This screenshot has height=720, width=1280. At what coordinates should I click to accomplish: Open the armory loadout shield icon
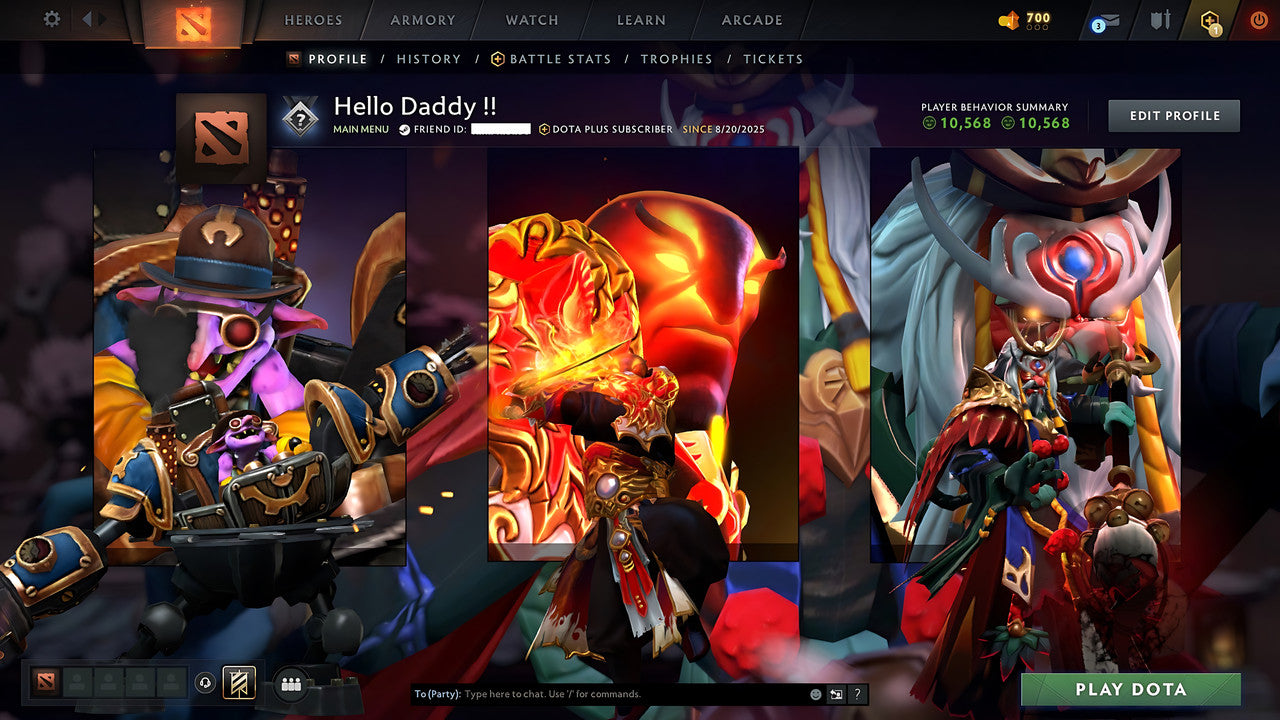(x=1160, y=18)
